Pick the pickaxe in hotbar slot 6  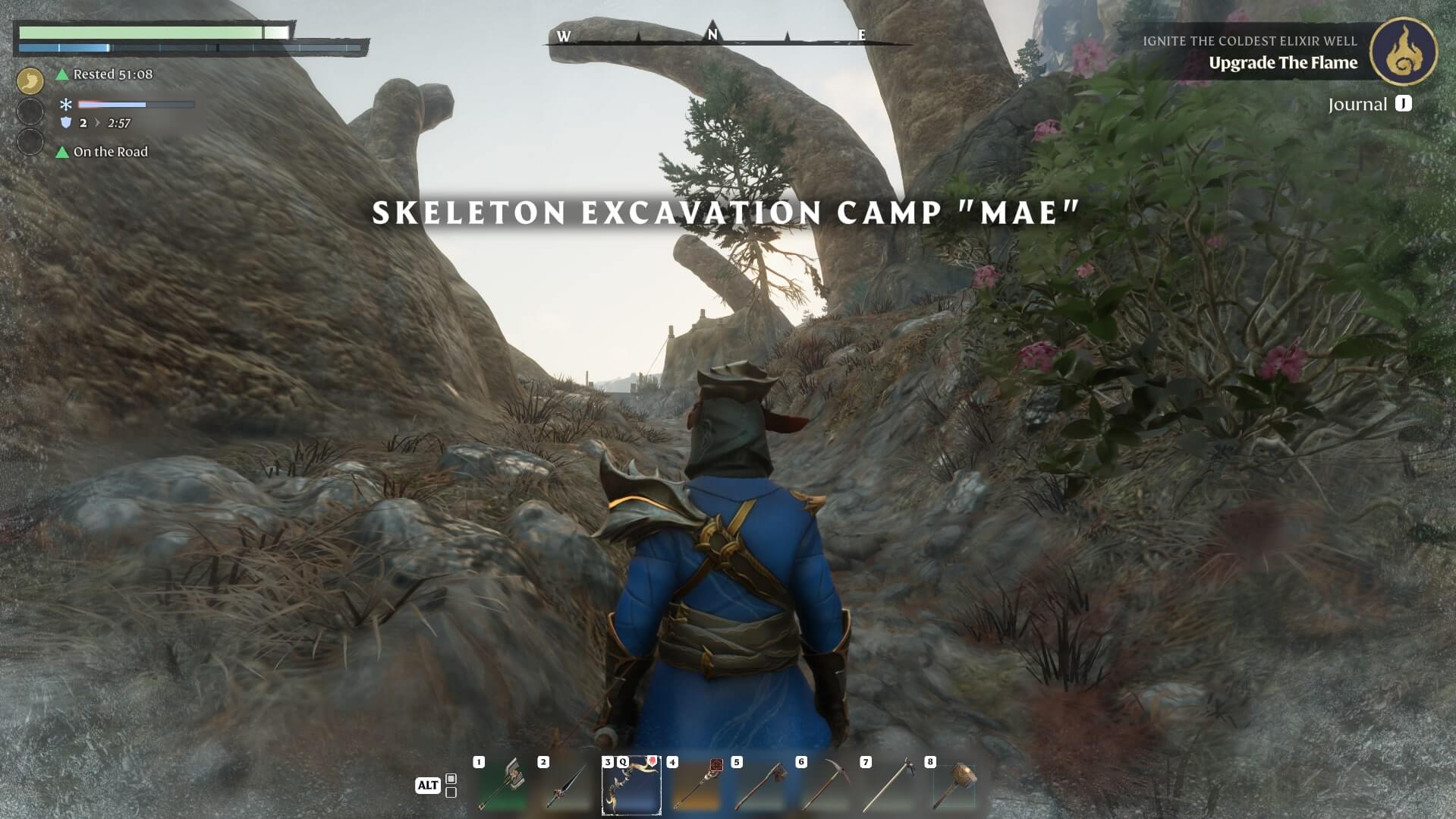(x=825, y=786)
